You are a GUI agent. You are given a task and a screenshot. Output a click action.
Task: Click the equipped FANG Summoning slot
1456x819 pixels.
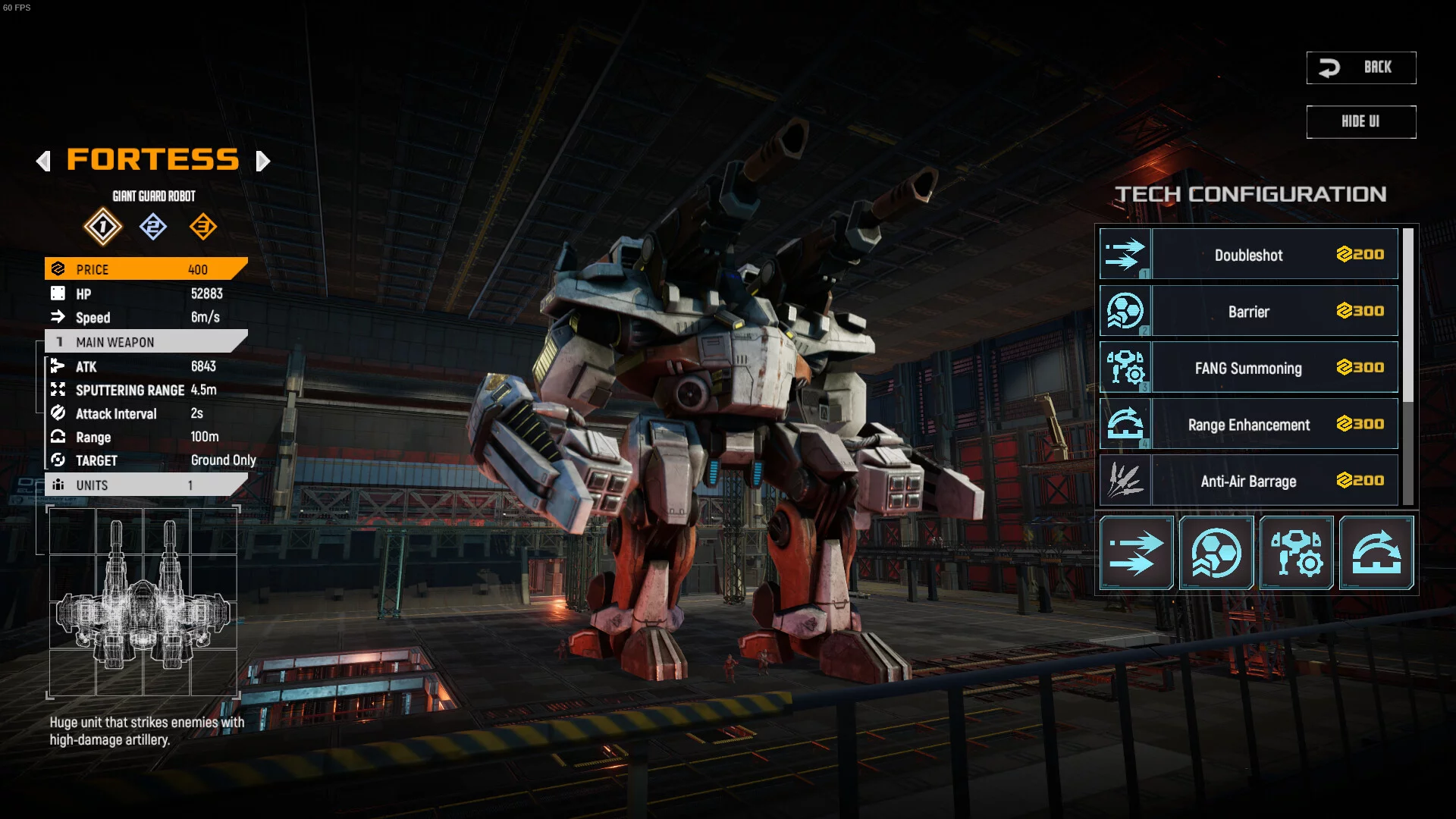pos(1297,553)
